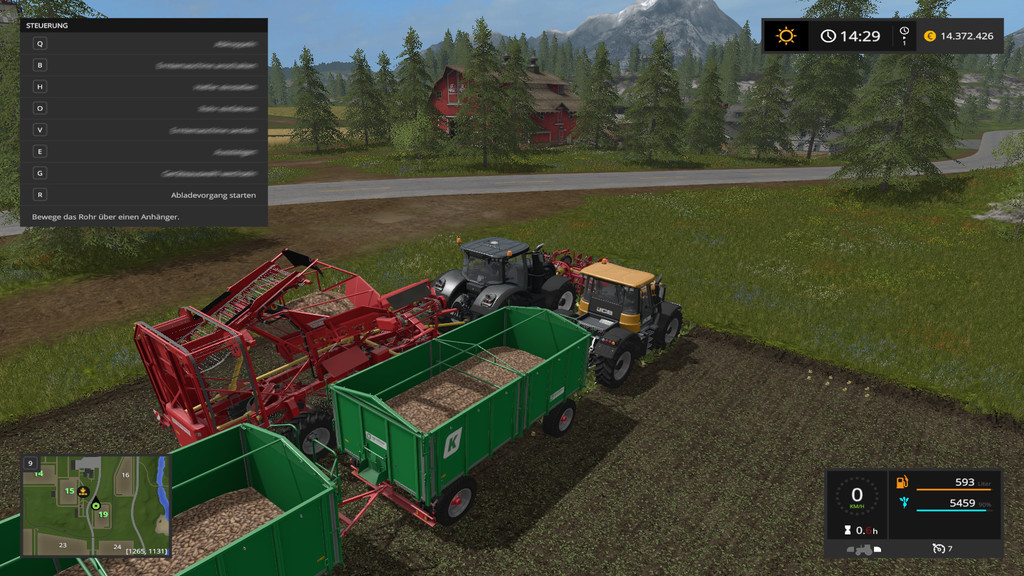The width and height of the screenshot is (1024, 576).
Task: Click the field 15 marker on minimap
Action: click(x=69, y=491)
